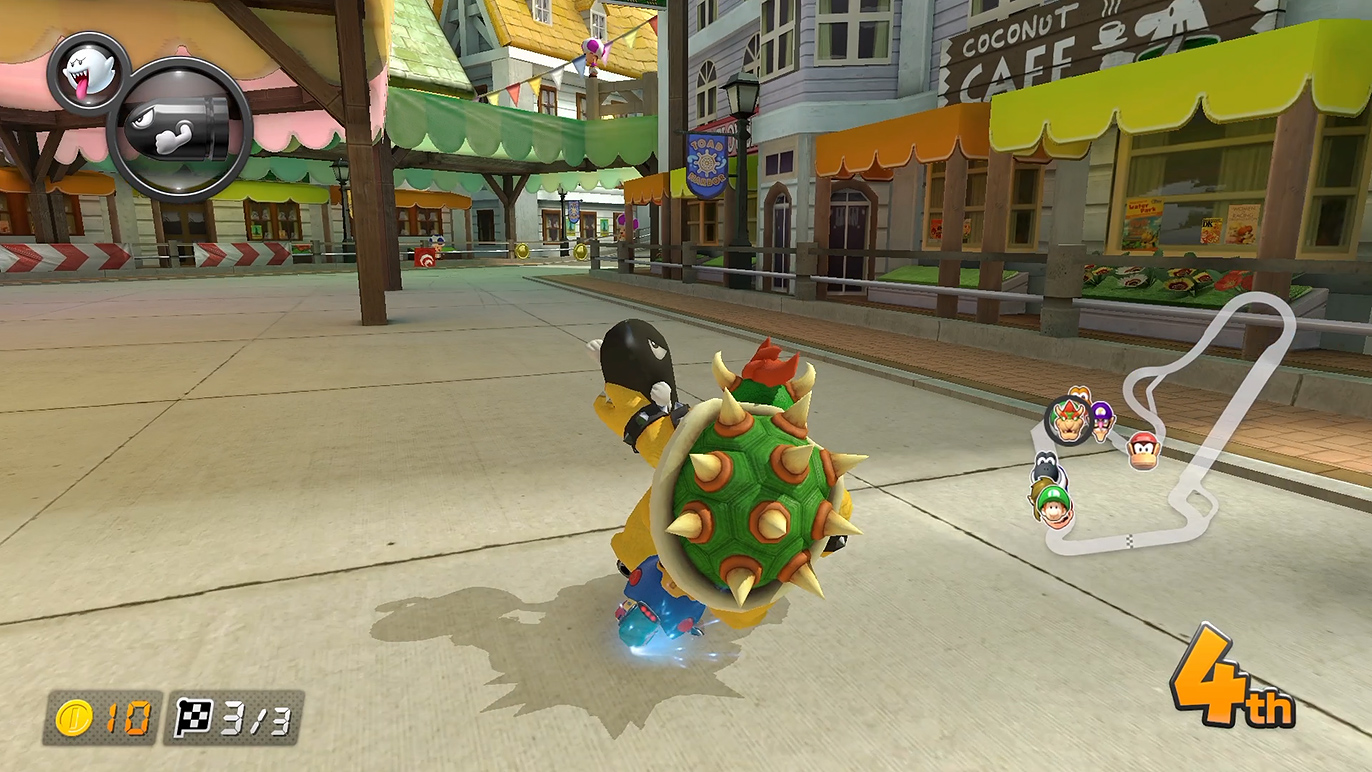Click Luigi's marker on the minimap

tap(1053, 505)
